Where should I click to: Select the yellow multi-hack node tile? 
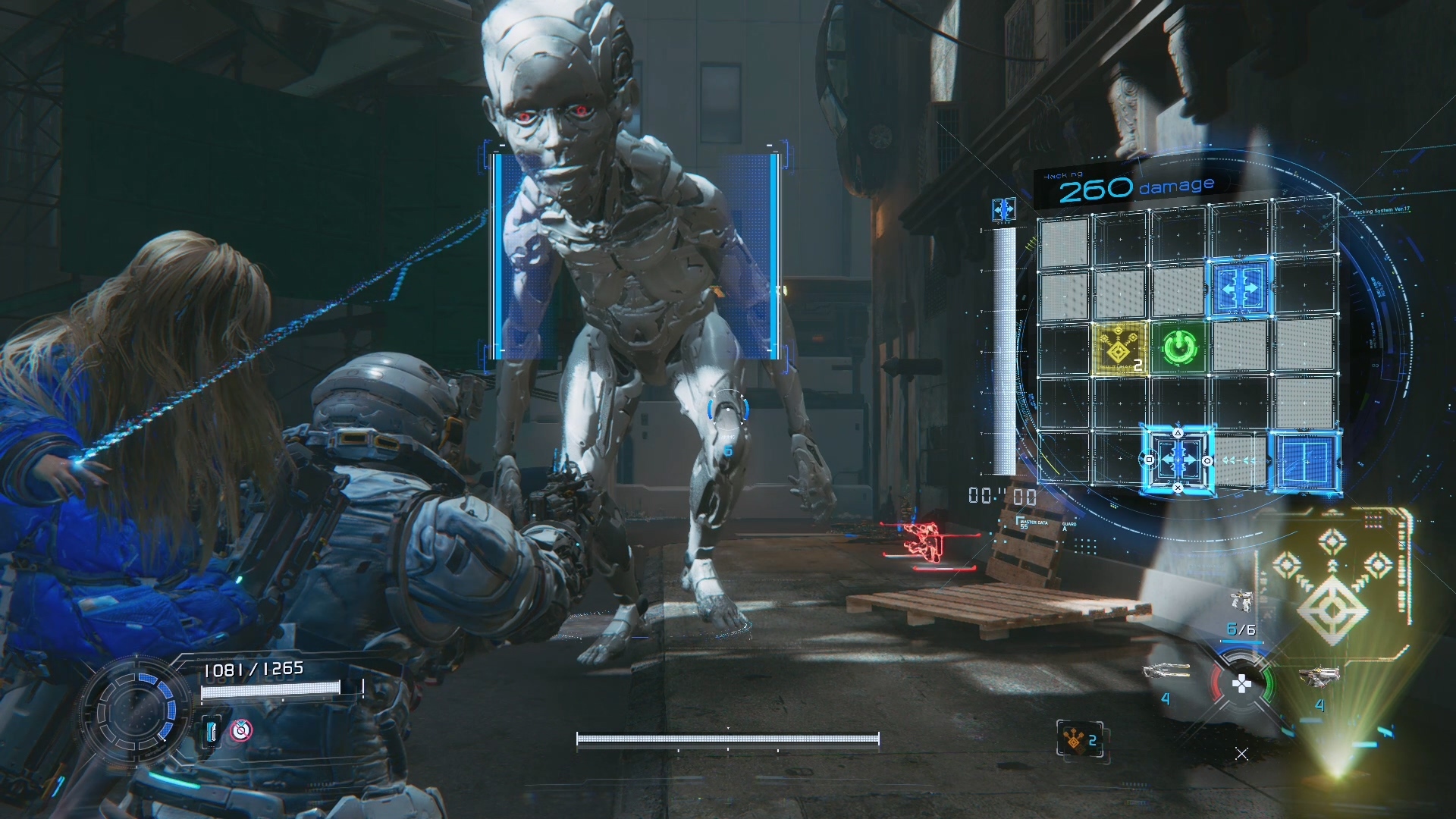[x=1119, y=347]
